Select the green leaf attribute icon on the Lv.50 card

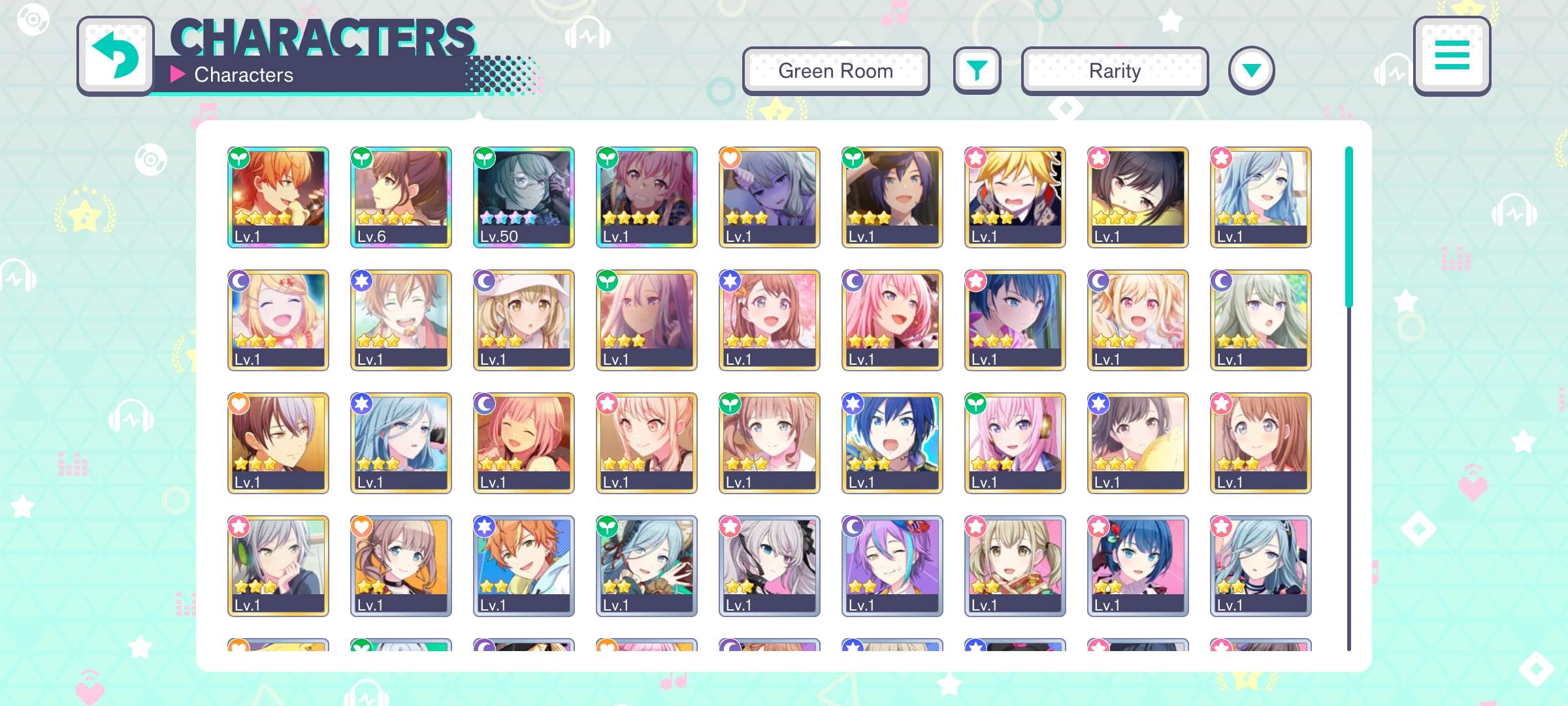click(485, 158)
